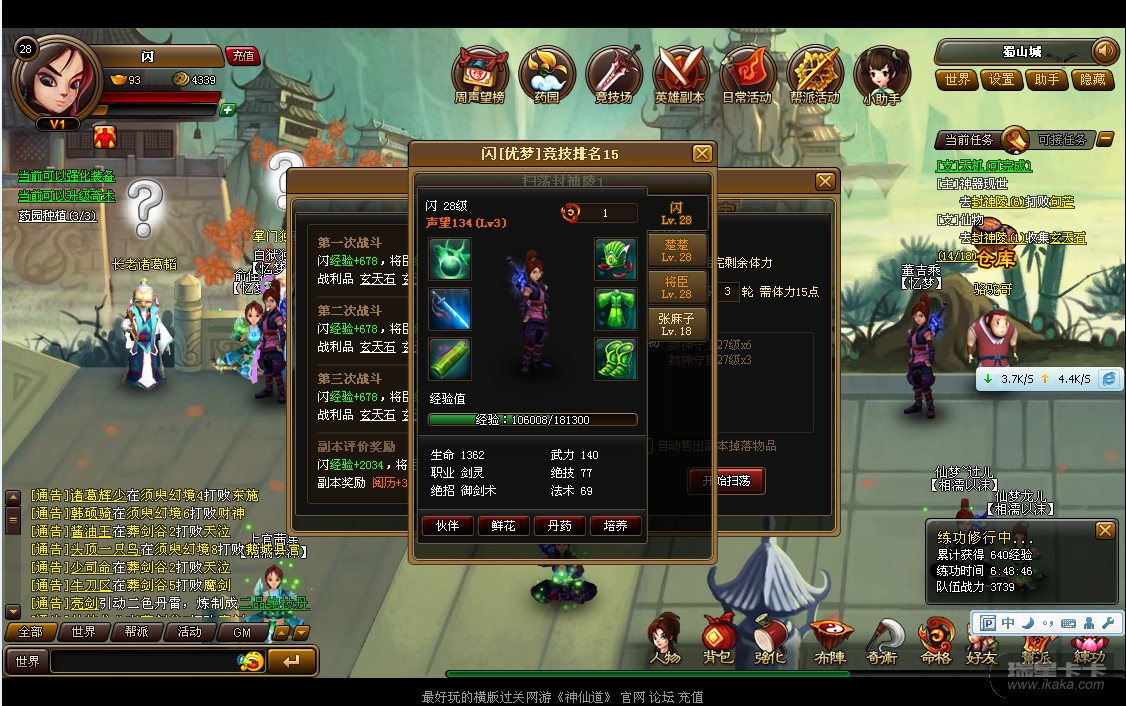1126x706 pixels.
Task: Click the green boots equipment slot
Action: pyautogui.click(x=616, y=358)
